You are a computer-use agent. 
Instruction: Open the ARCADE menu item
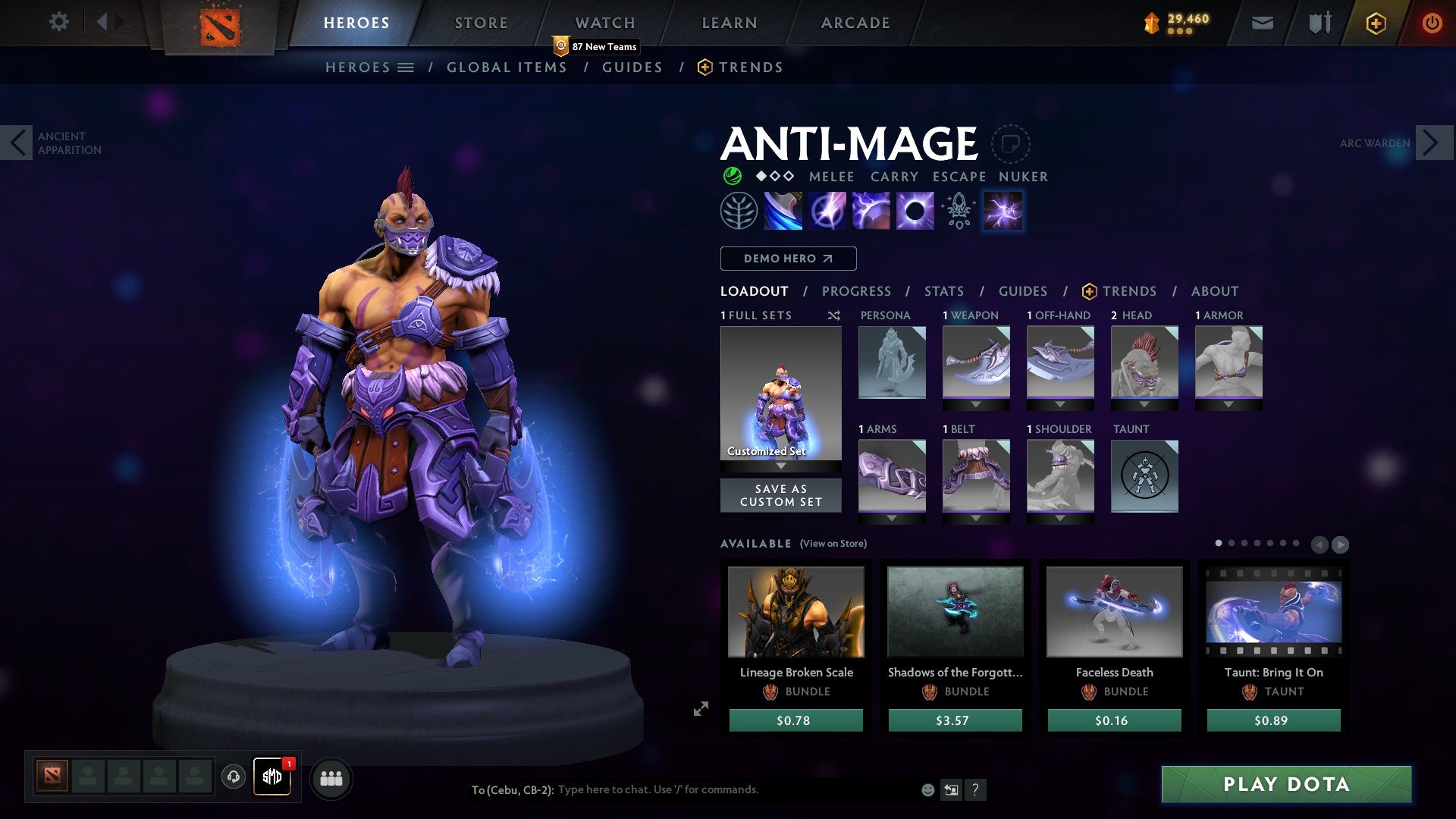[855, 22]
